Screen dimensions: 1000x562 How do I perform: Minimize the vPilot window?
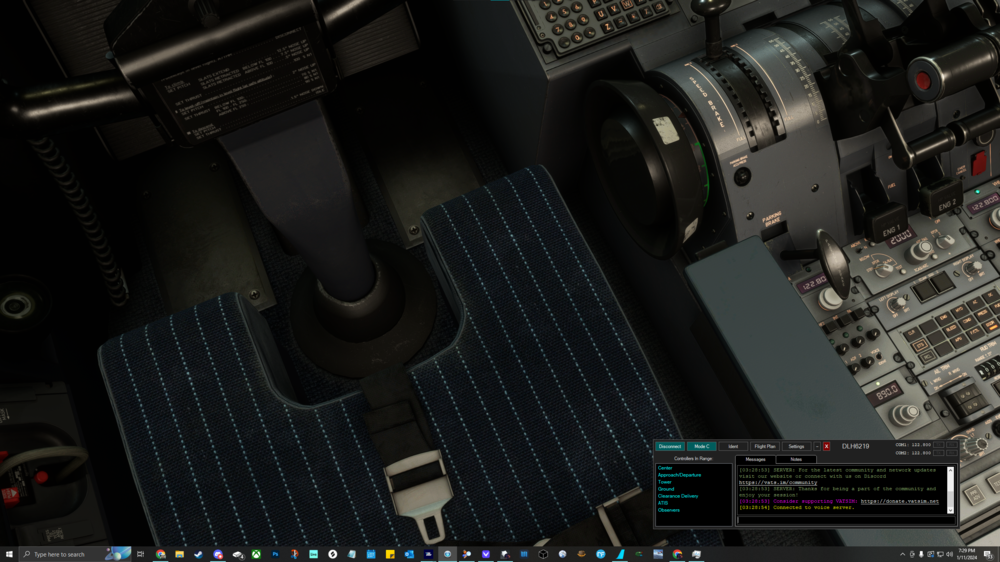[817, 446]
